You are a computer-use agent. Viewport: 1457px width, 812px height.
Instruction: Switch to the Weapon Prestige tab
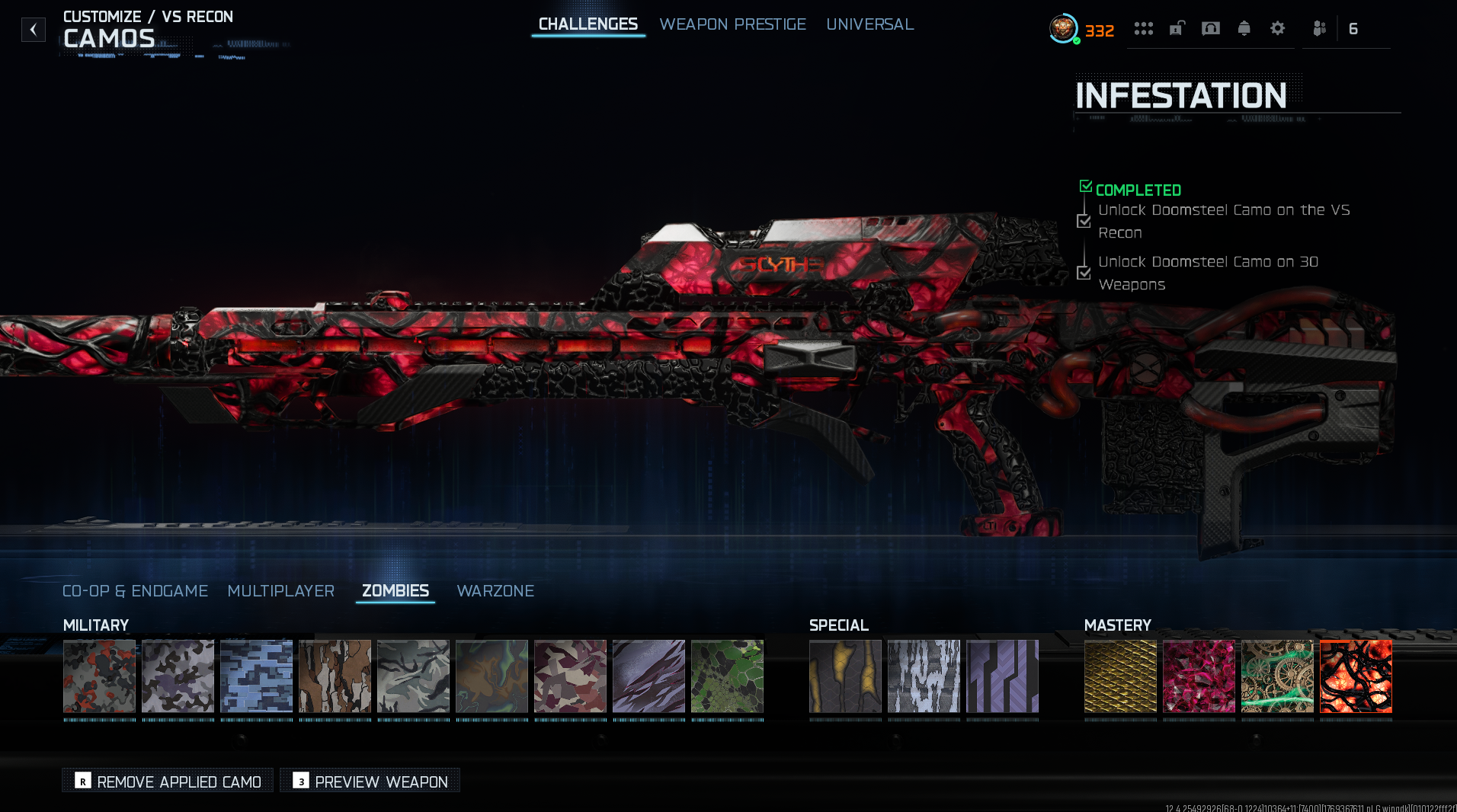[732, 24]
